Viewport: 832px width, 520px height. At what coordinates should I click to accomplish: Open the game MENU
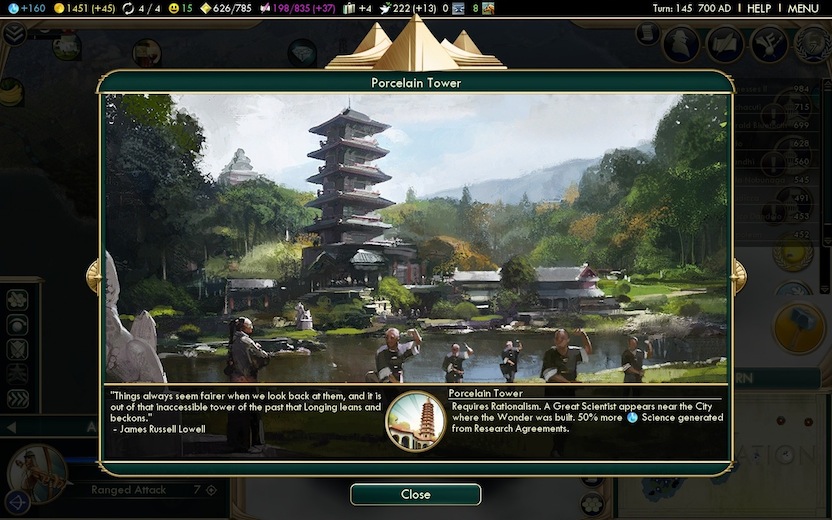pos(803,8)
